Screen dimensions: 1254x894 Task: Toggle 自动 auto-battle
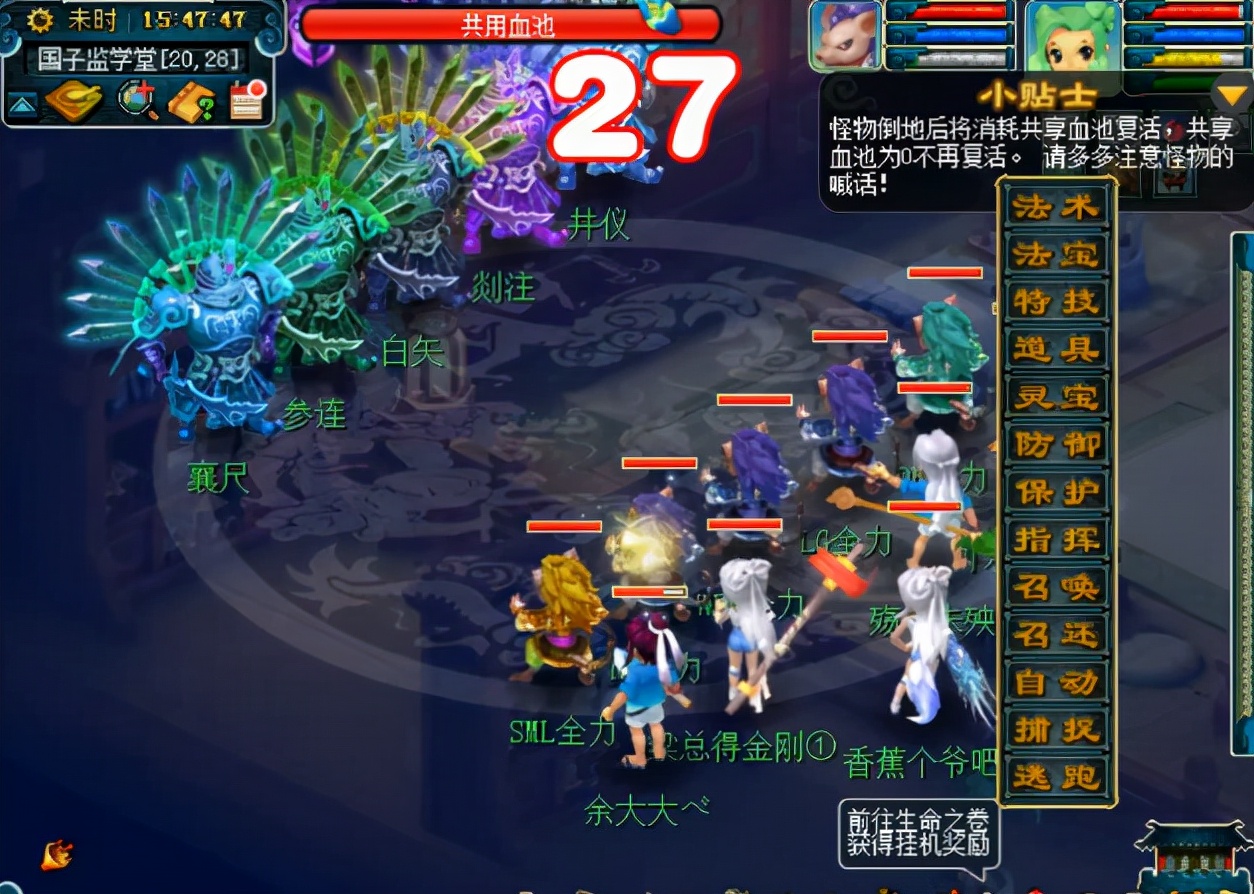[x=1056, y=682]
